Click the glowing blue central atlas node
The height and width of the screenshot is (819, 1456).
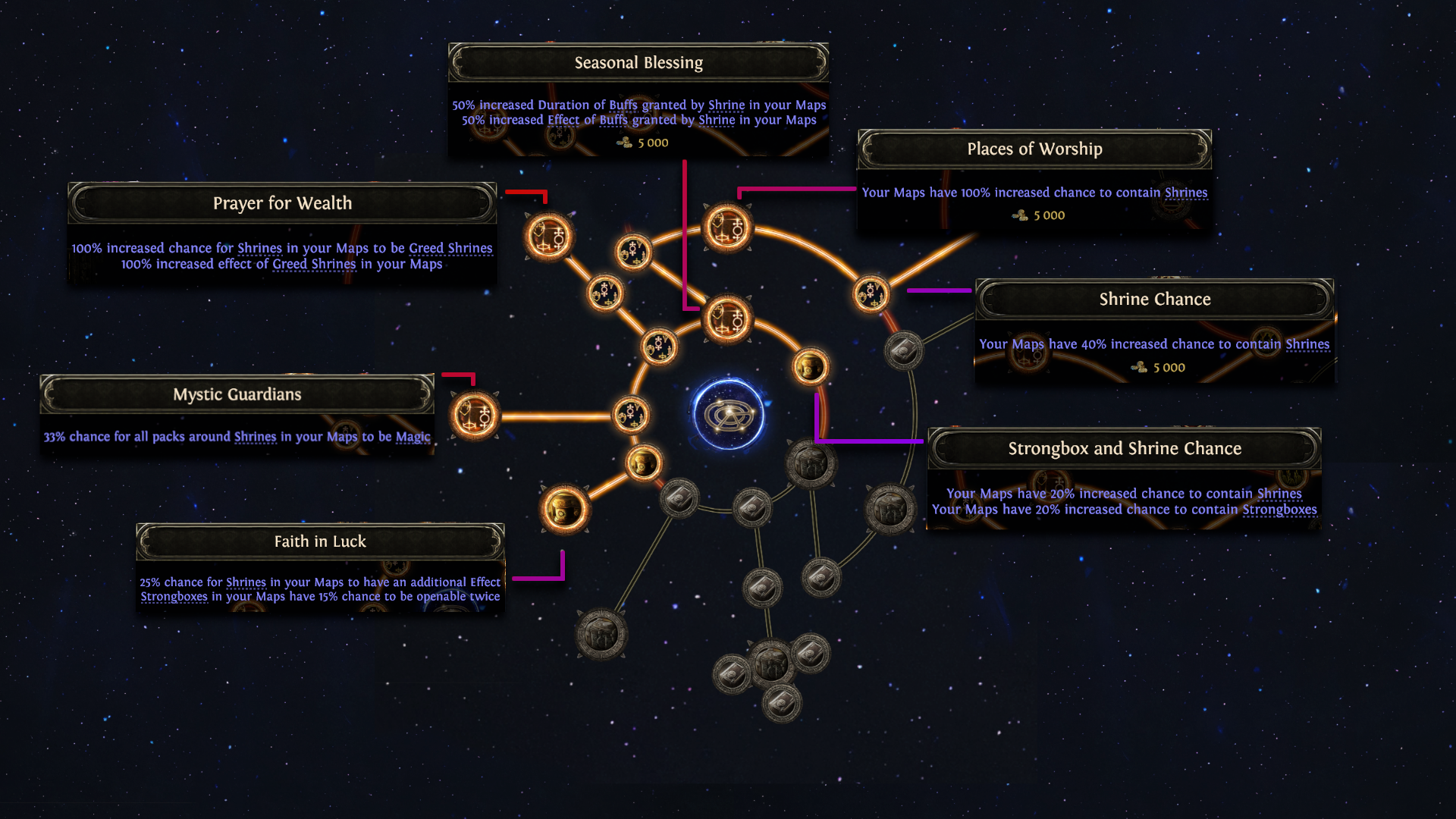point(729,414)
